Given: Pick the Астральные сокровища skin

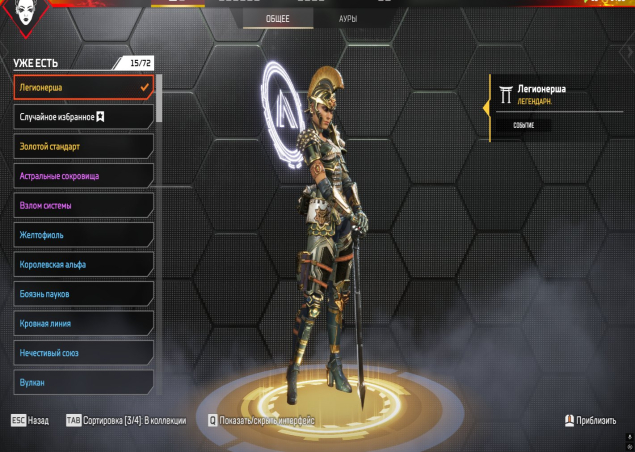Looking at the screenshot, I should click(x=83, y=176).
